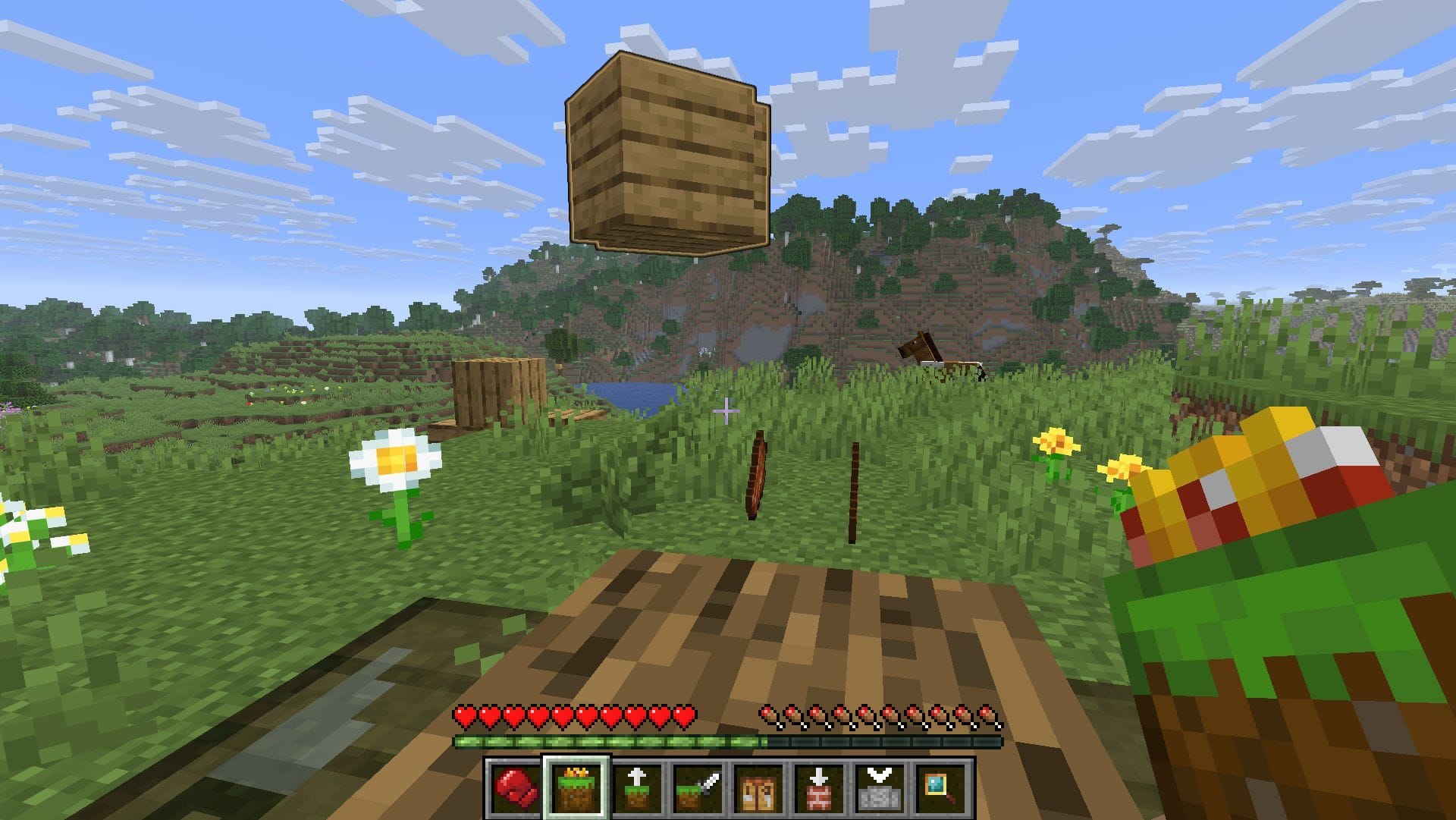This screenshot has width=1456, height=820.
Task: Choose the brick block with down arrow
Action: (x=819, y=787)
